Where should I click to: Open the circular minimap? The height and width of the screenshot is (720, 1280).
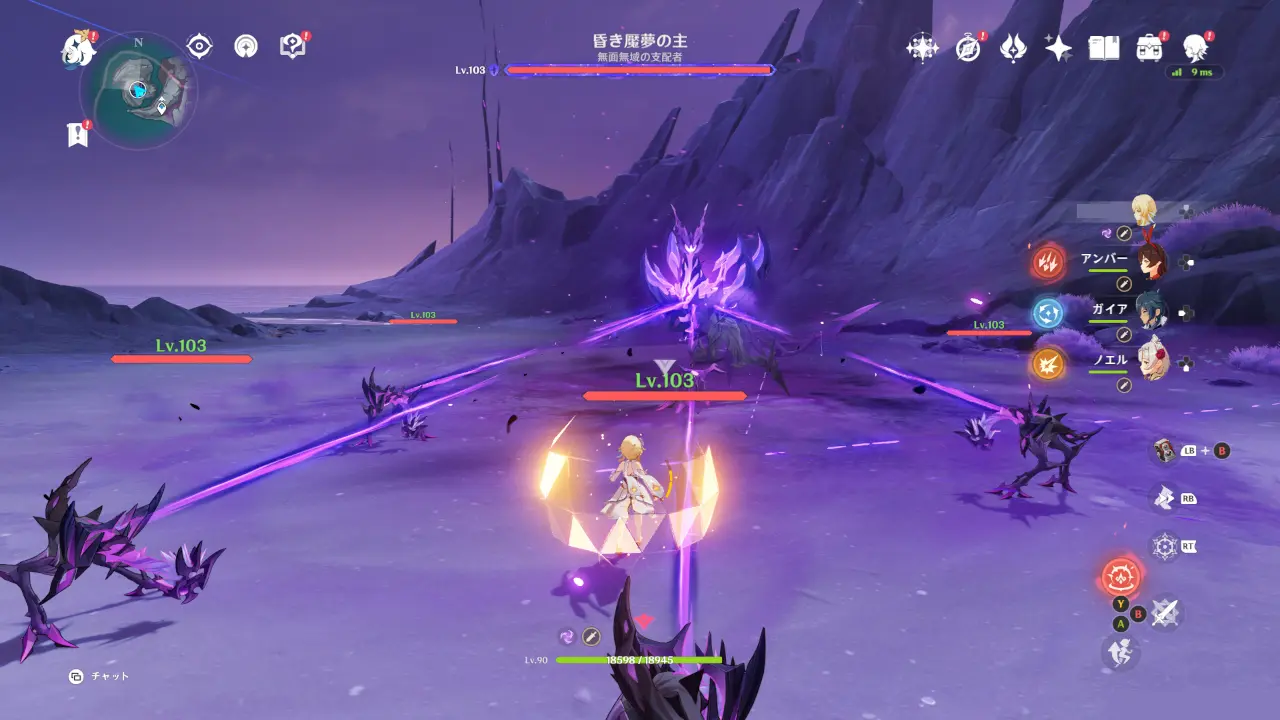138,88
